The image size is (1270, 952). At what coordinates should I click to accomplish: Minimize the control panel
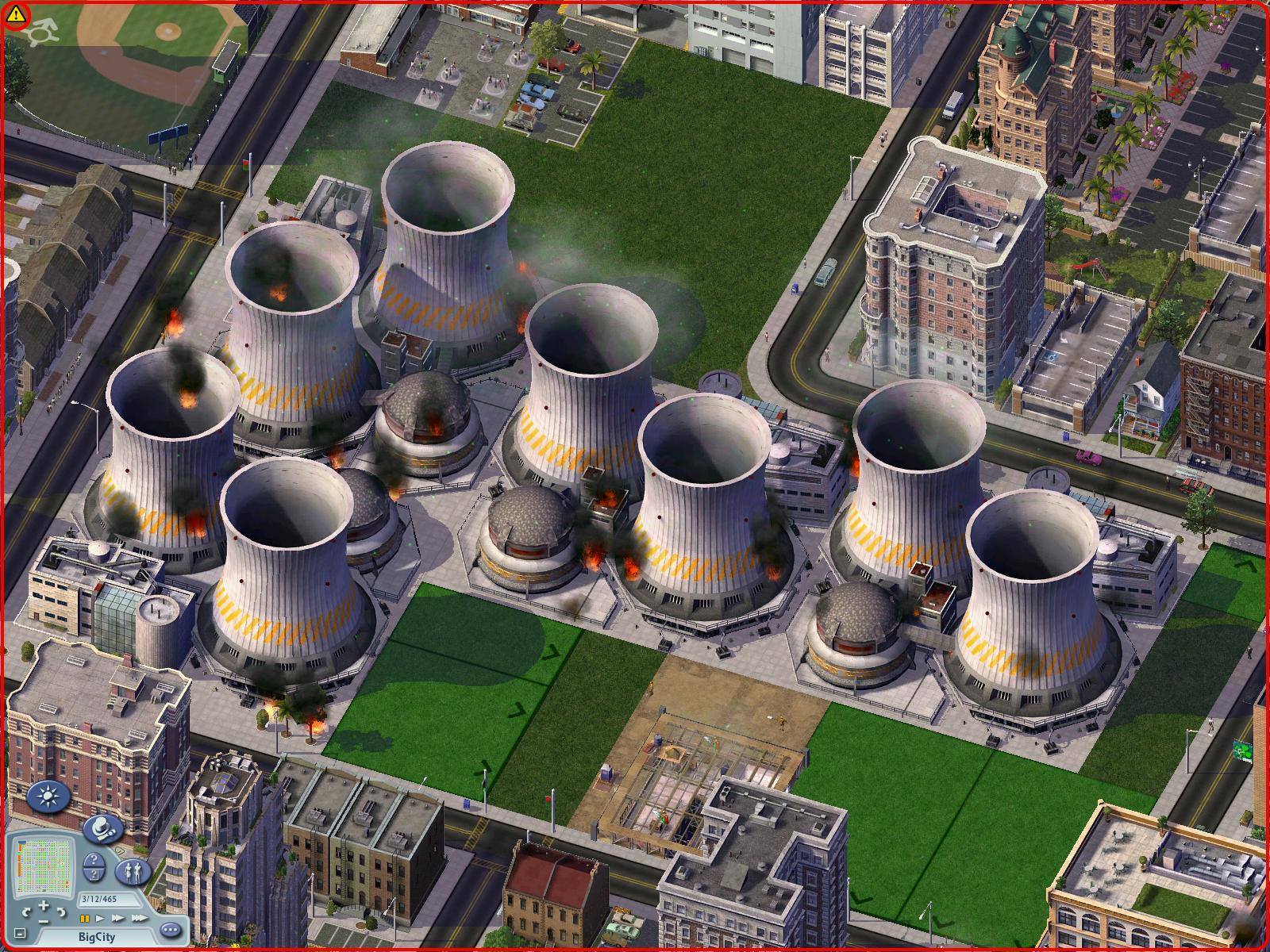tap(20, 934)
